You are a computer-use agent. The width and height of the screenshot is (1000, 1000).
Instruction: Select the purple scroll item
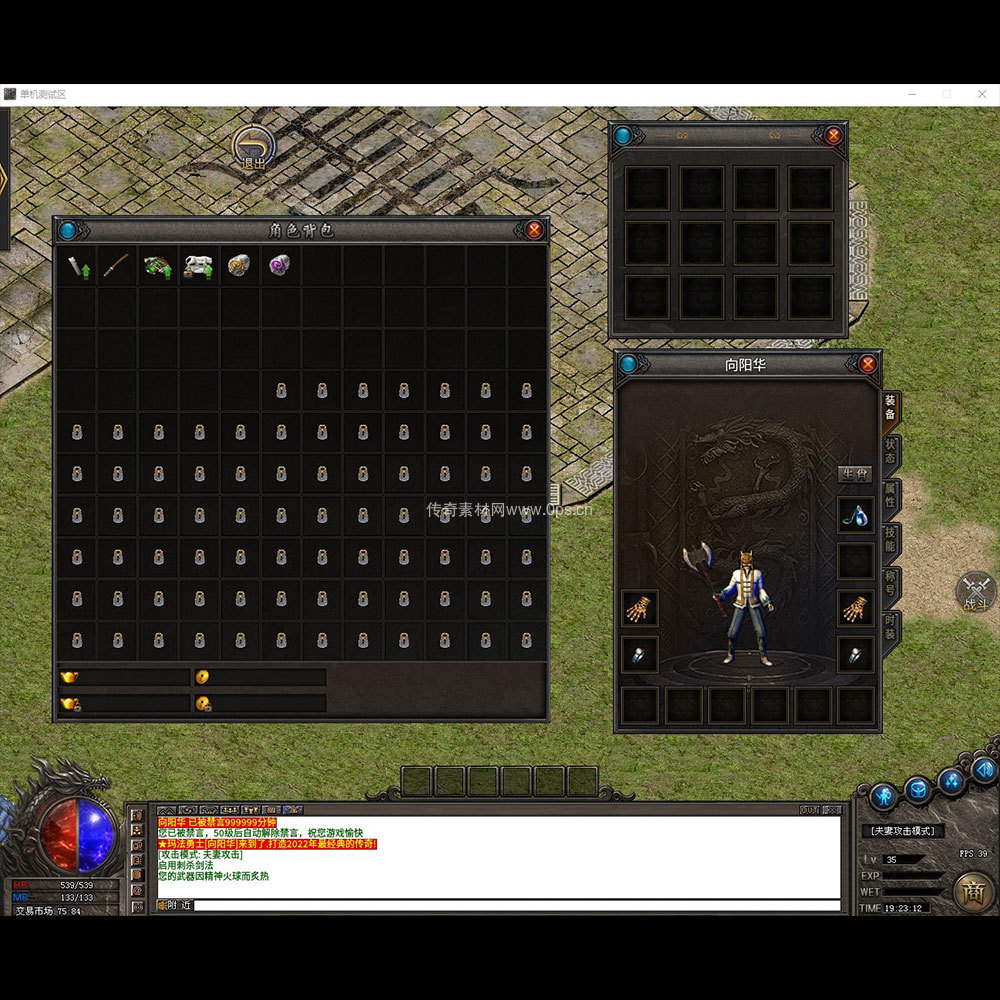(280, 266)
